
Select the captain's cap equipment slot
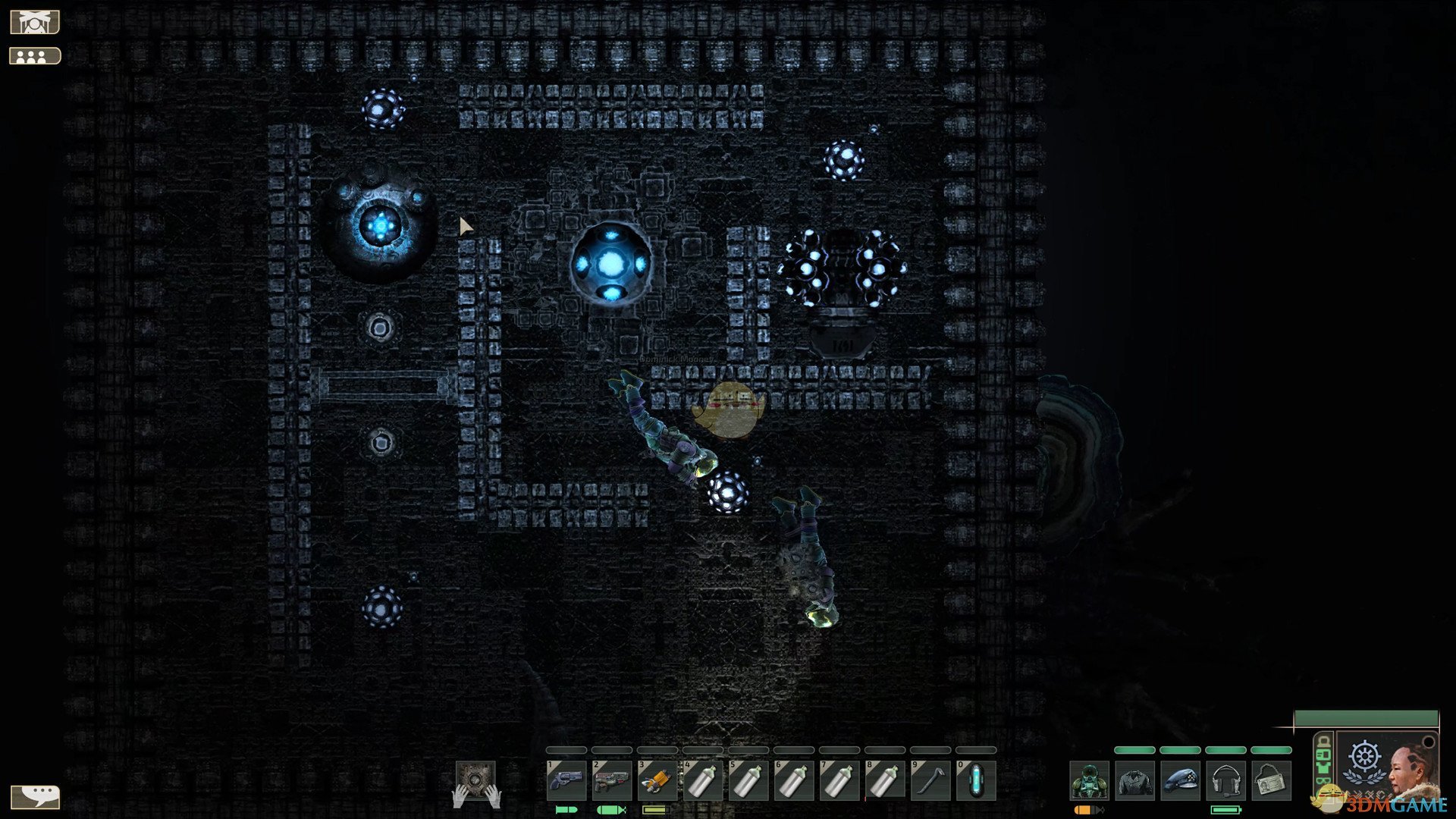pos(1180,781)
